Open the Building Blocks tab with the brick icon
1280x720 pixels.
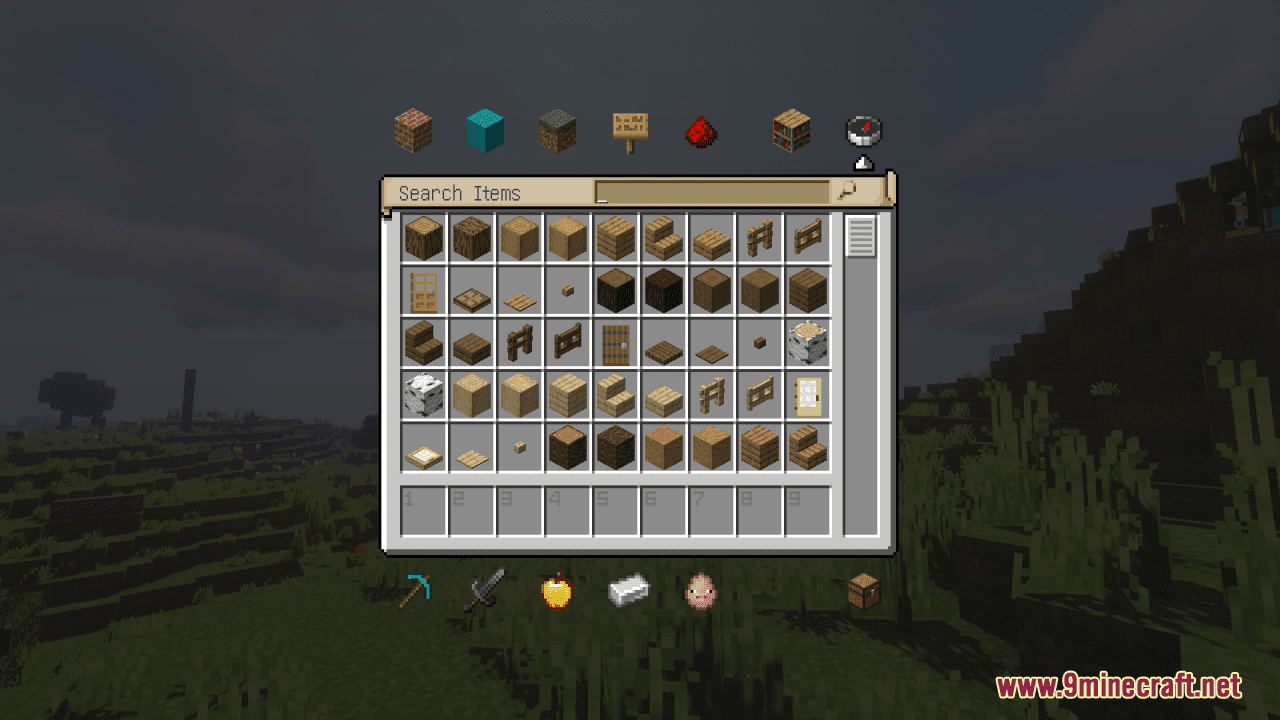pyautogui.click(x=413, y=130)
